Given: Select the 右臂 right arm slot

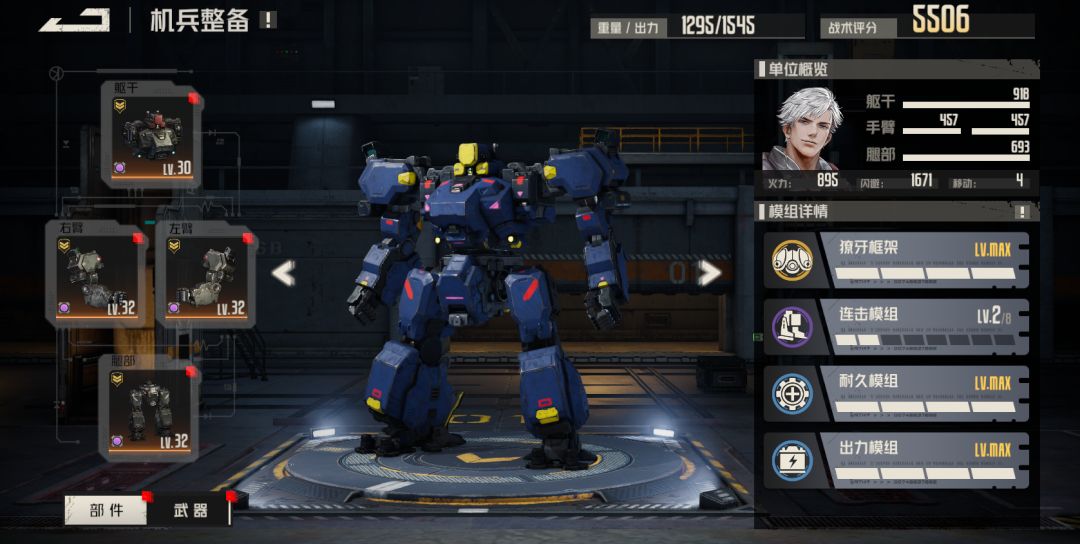Looking at the screenshot, I should tap(97, 272).
